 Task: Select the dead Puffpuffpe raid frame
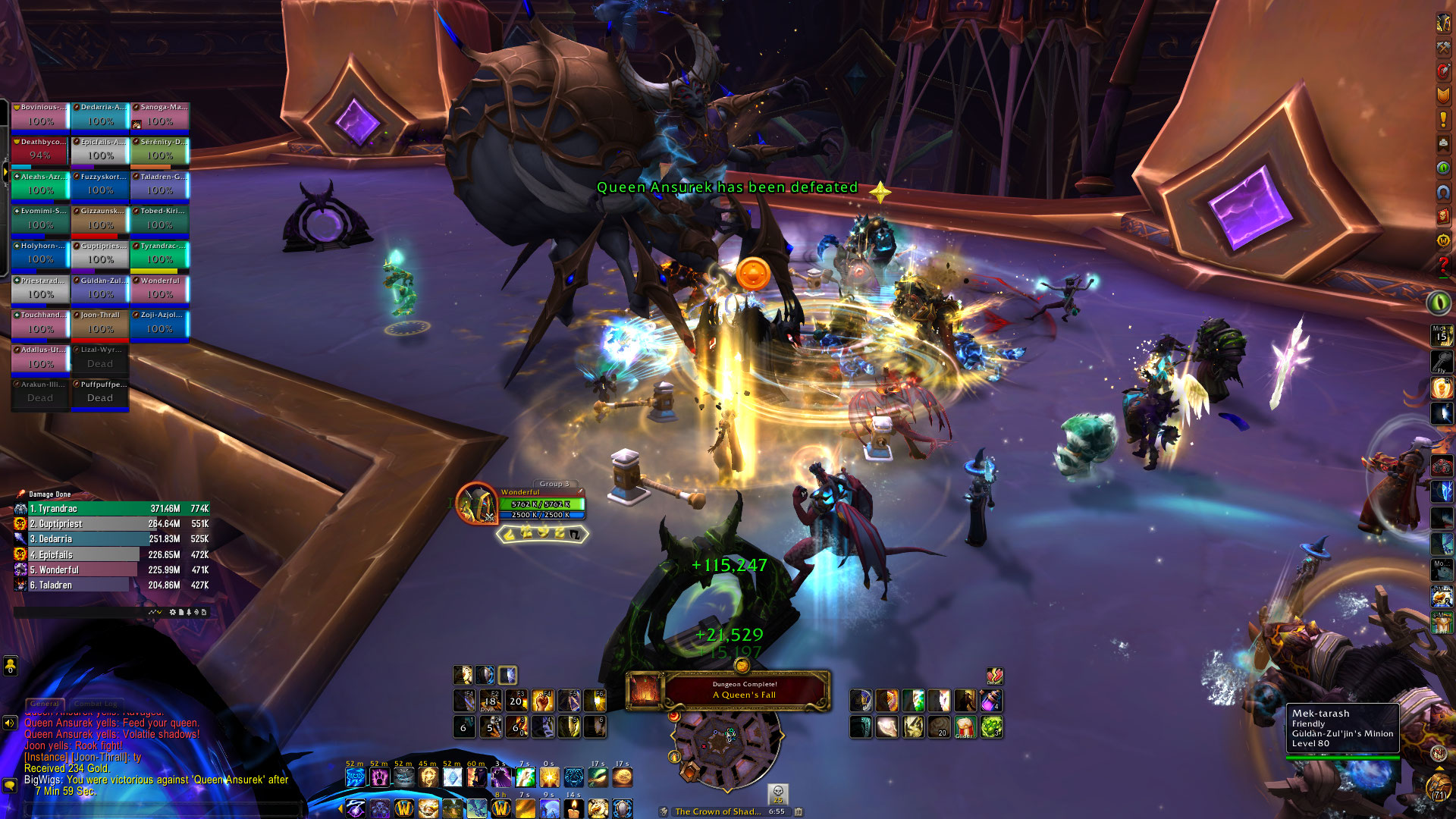(100, 394)
